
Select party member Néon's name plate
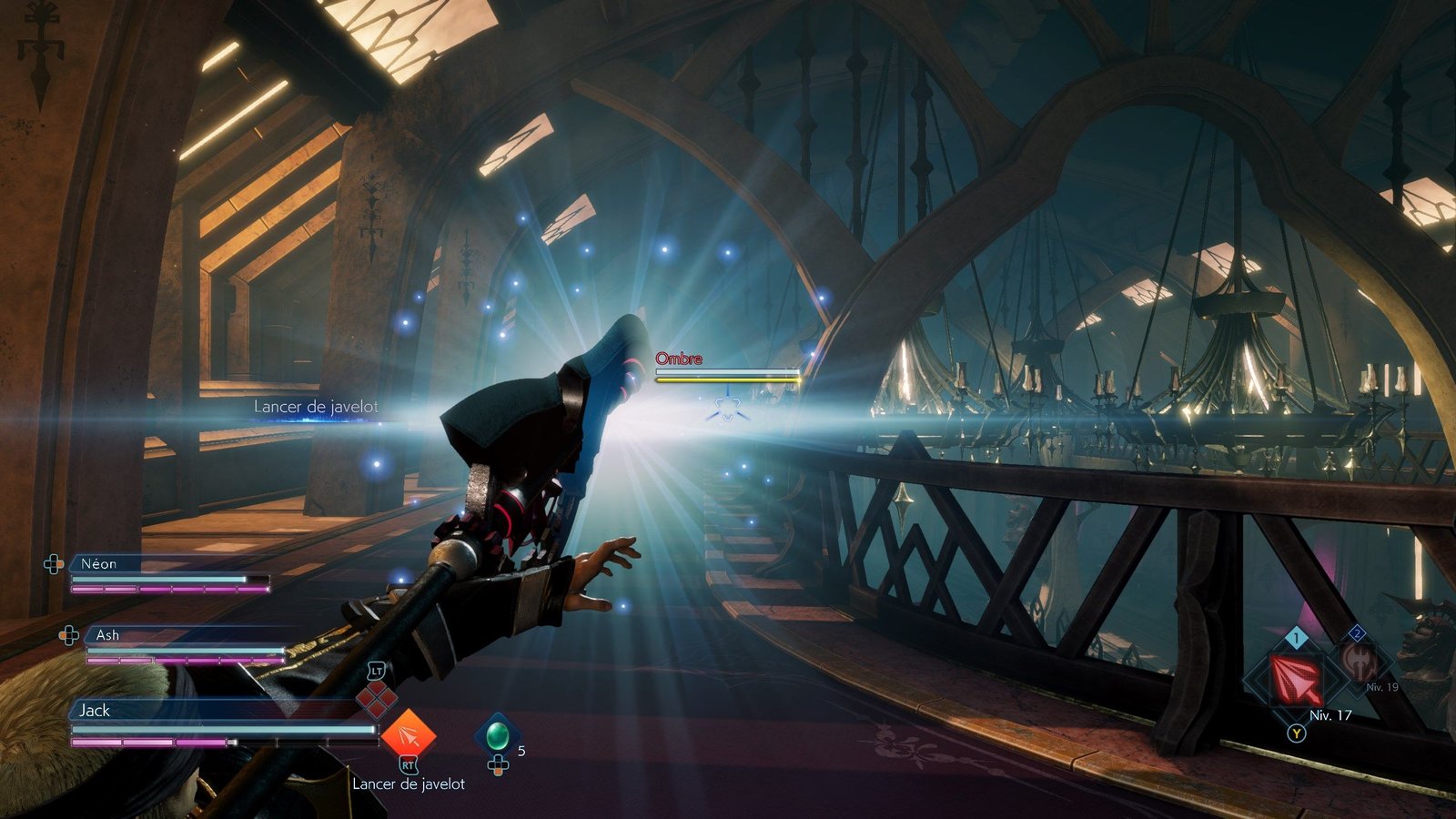99,564
